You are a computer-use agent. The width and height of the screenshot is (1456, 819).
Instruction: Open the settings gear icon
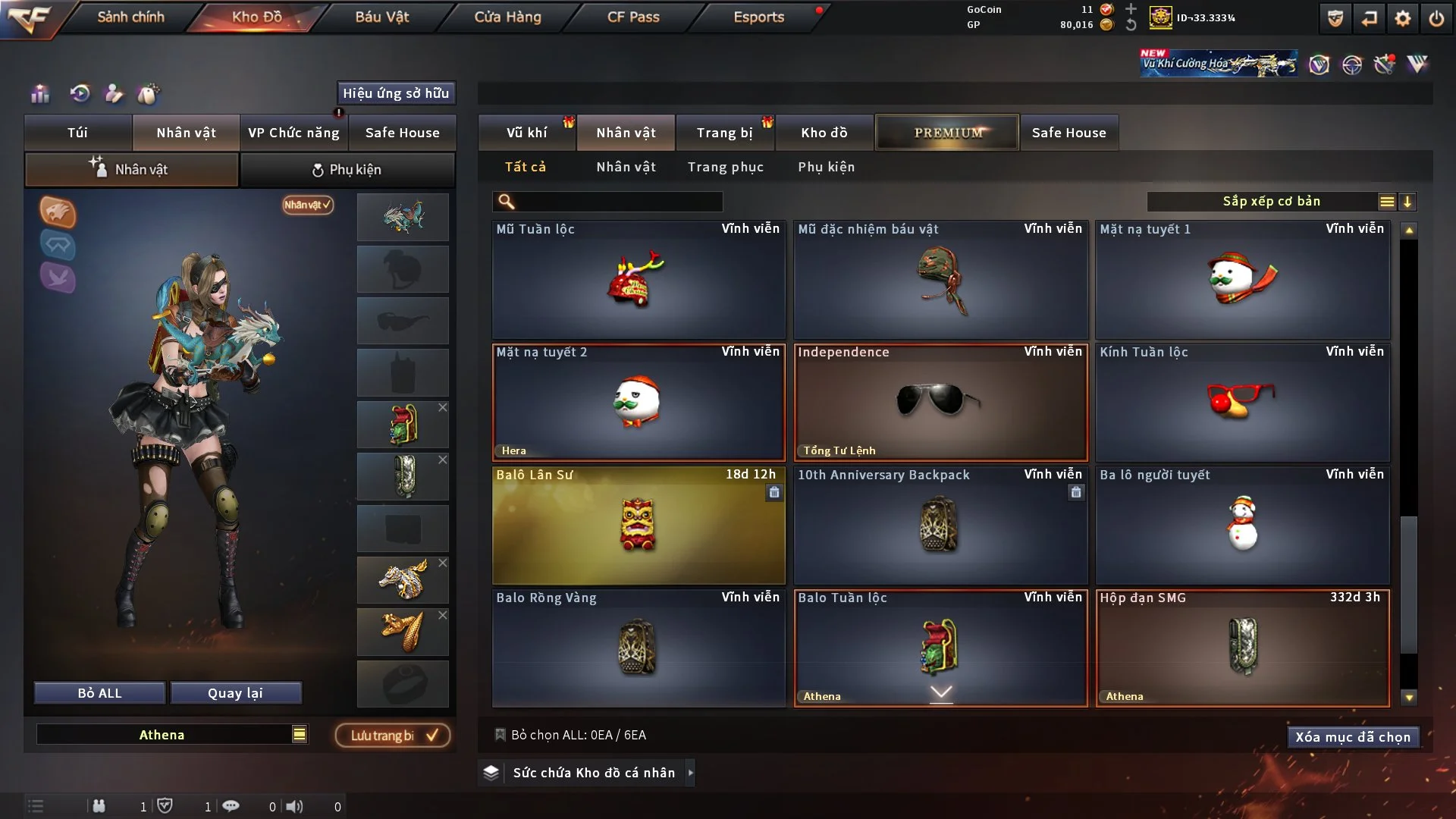(x=1402, y=18)
